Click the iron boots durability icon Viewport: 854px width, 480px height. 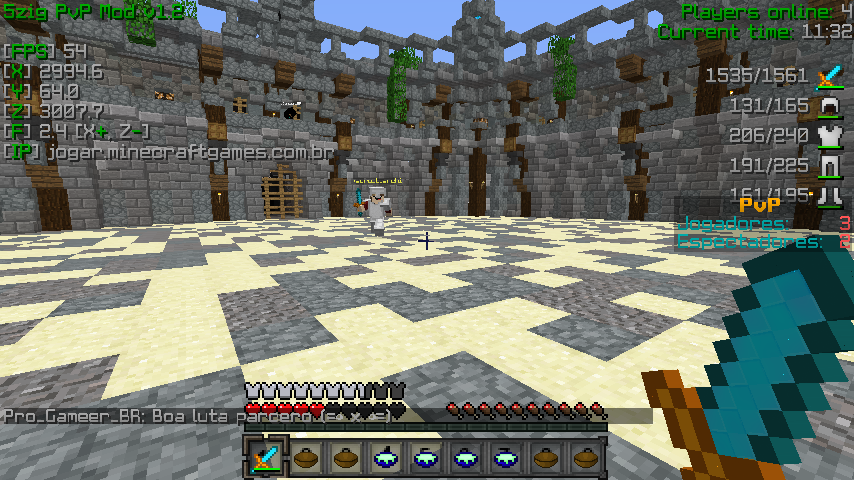(x=829, y=194)
